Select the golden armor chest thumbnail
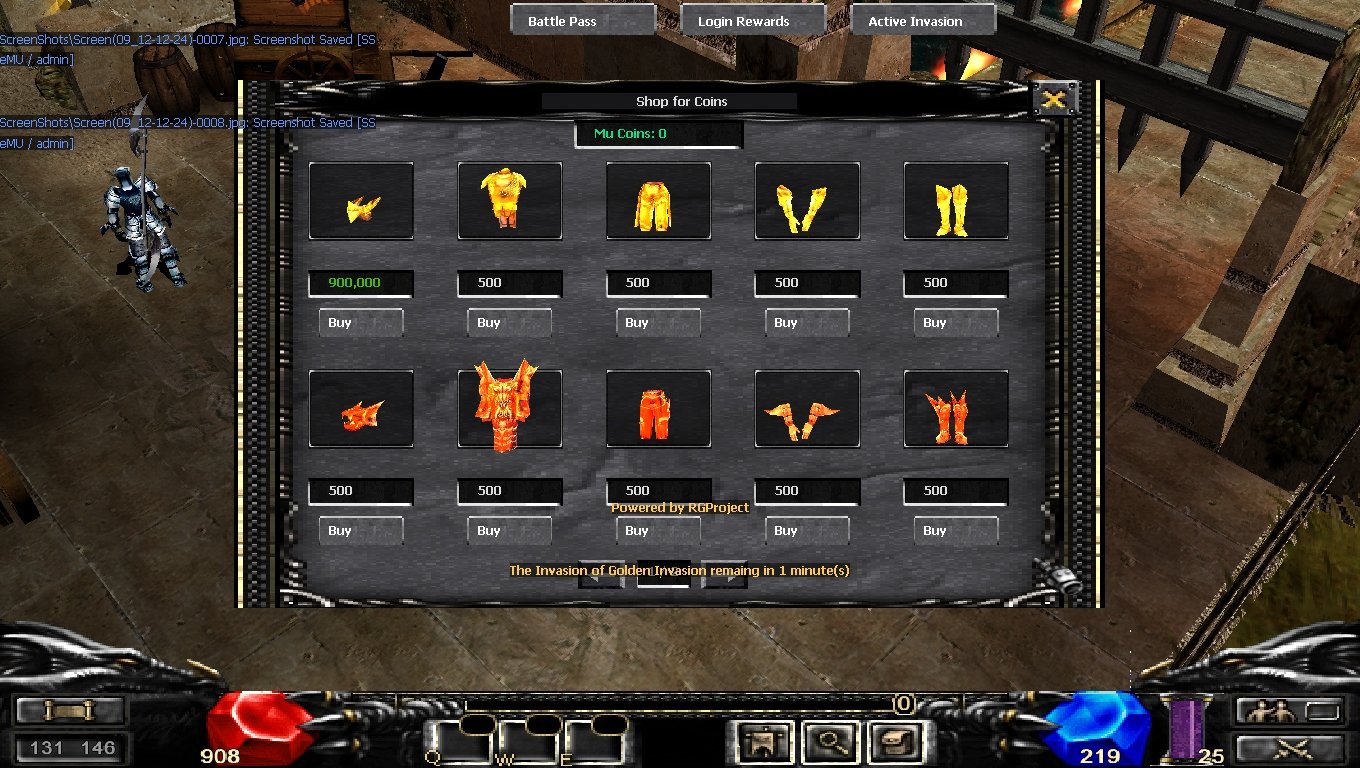 (x=509, y=200)
